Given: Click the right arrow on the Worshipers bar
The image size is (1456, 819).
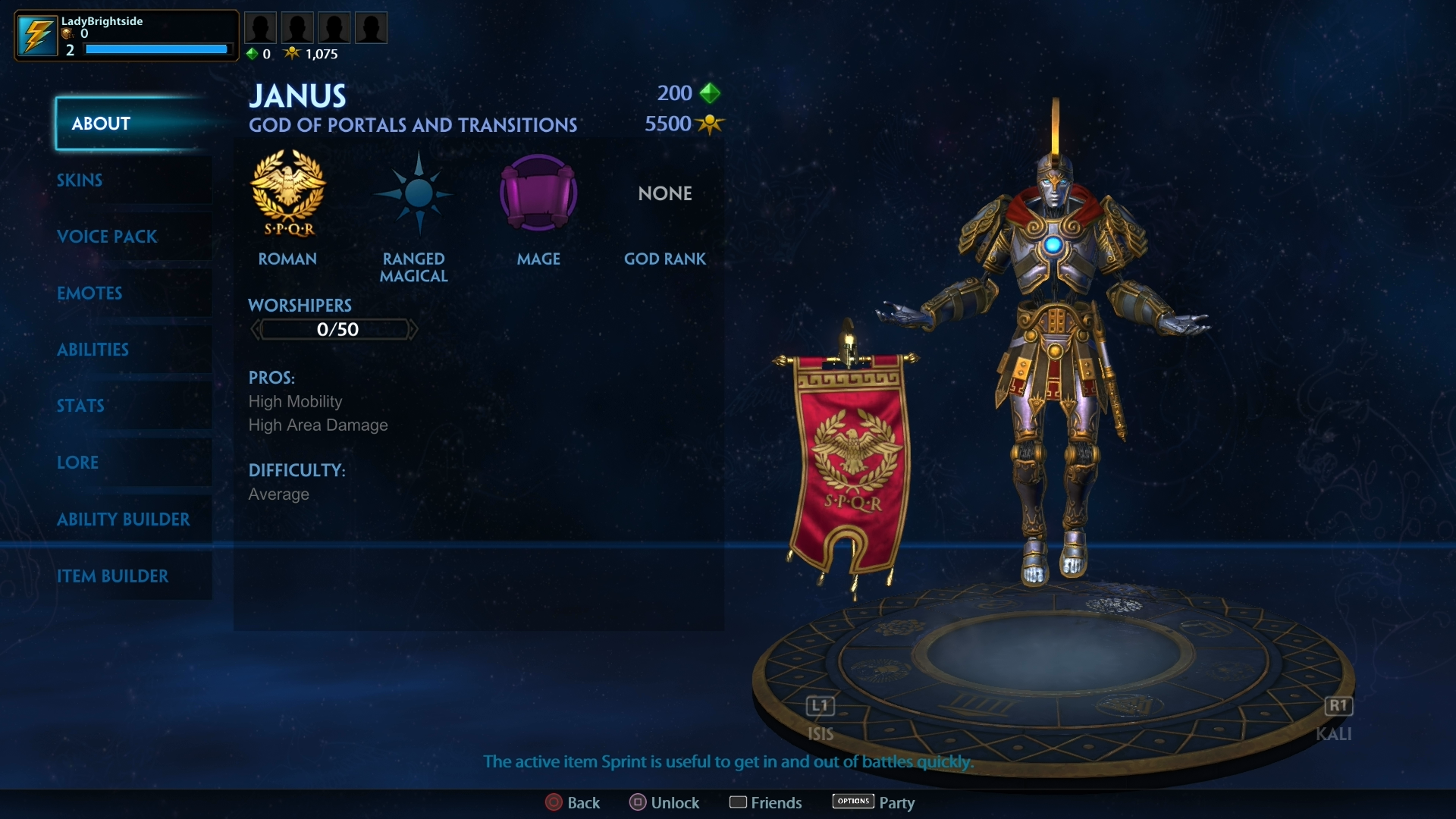Looking at the screenshot, I should (413, 329).
